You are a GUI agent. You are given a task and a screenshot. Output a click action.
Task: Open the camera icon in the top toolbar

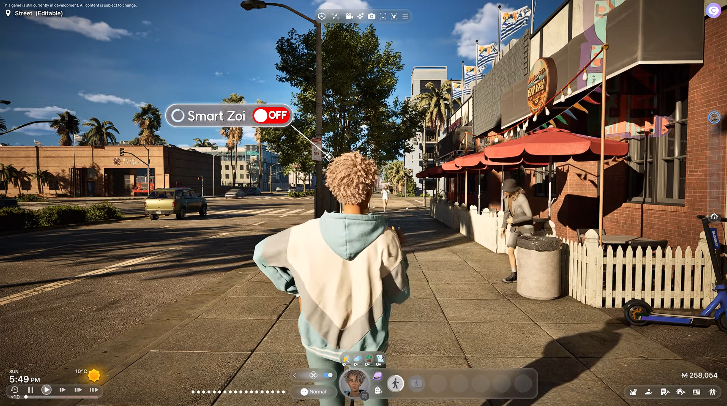[372, 16]
